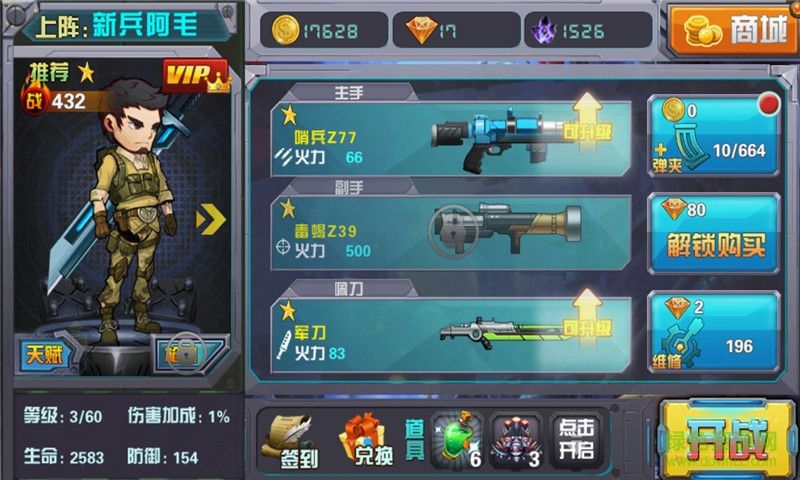Screen dimensions: 800x480
Task: Open the 兑换 gift exchange
Action: 366,439
